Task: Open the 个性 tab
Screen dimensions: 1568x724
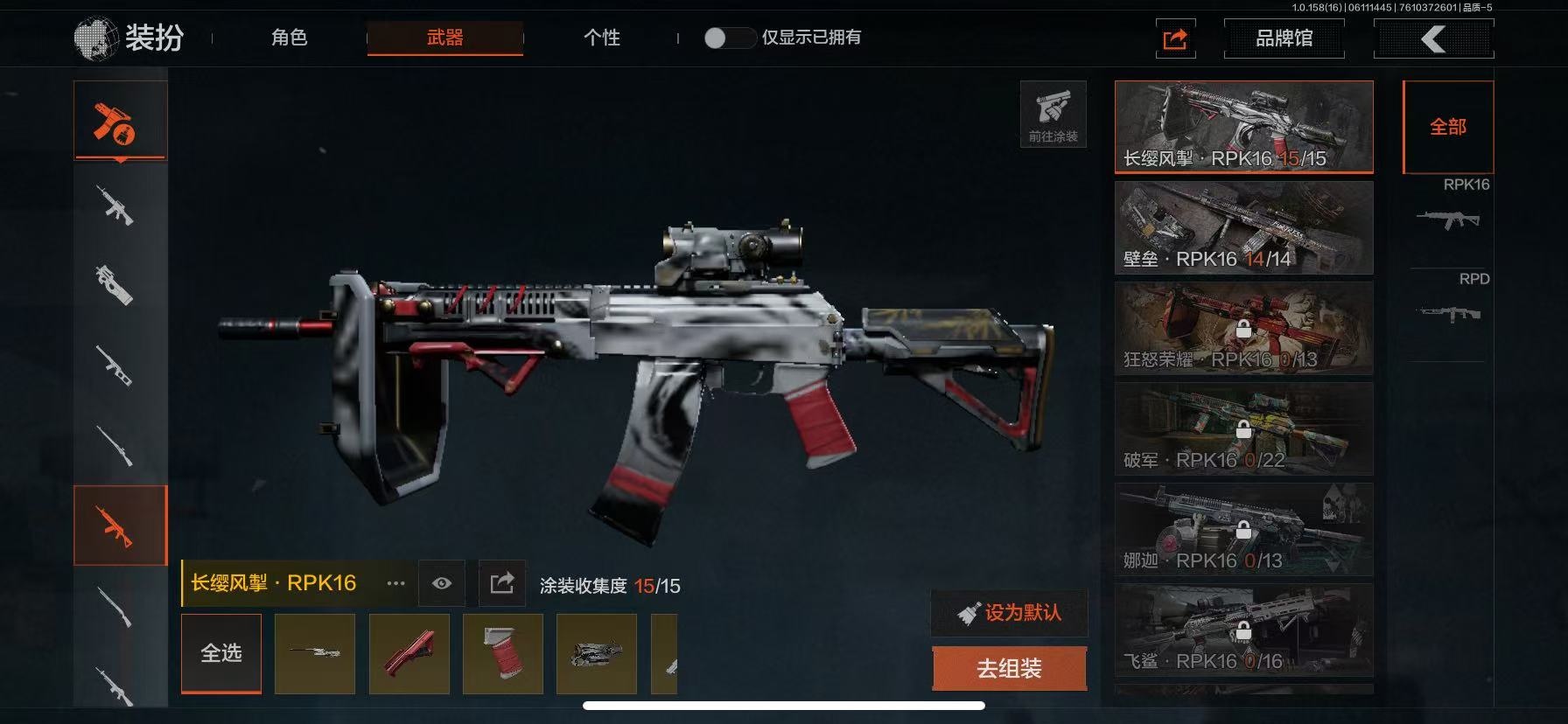Action: (x=601, y=38)
